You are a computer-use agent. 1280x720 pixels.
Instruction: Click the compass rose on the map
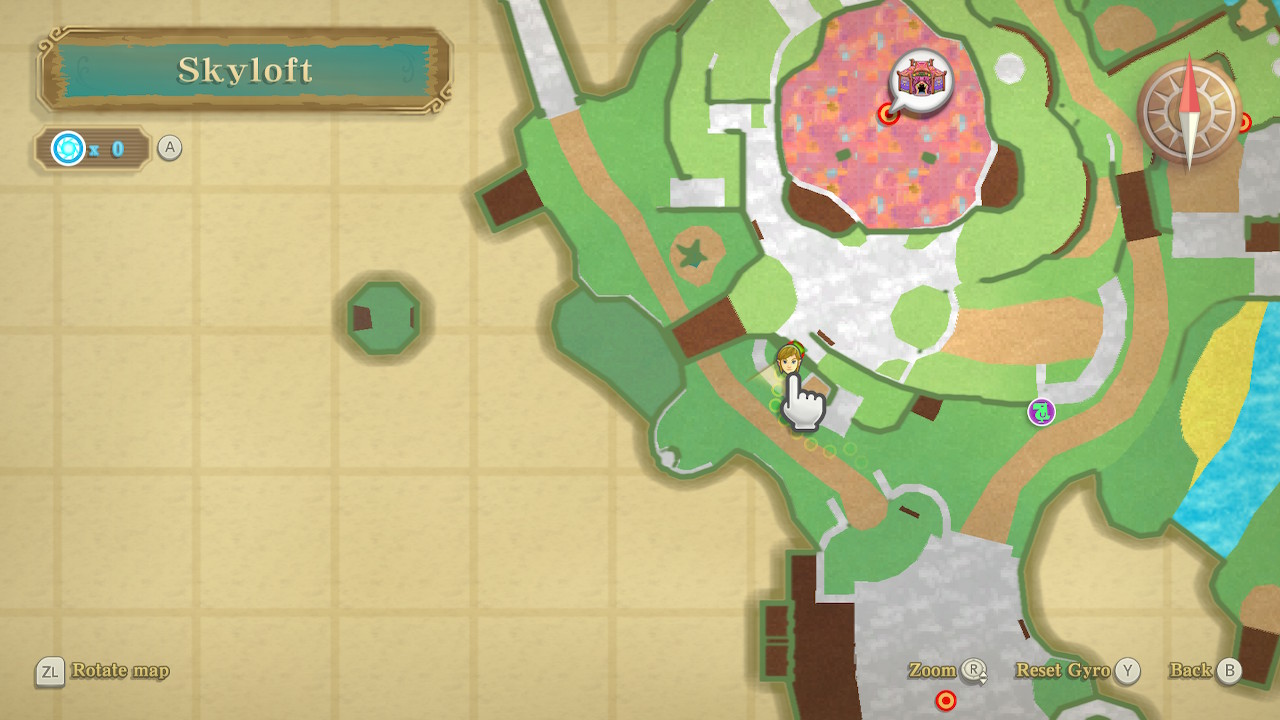pos(1188,111)
